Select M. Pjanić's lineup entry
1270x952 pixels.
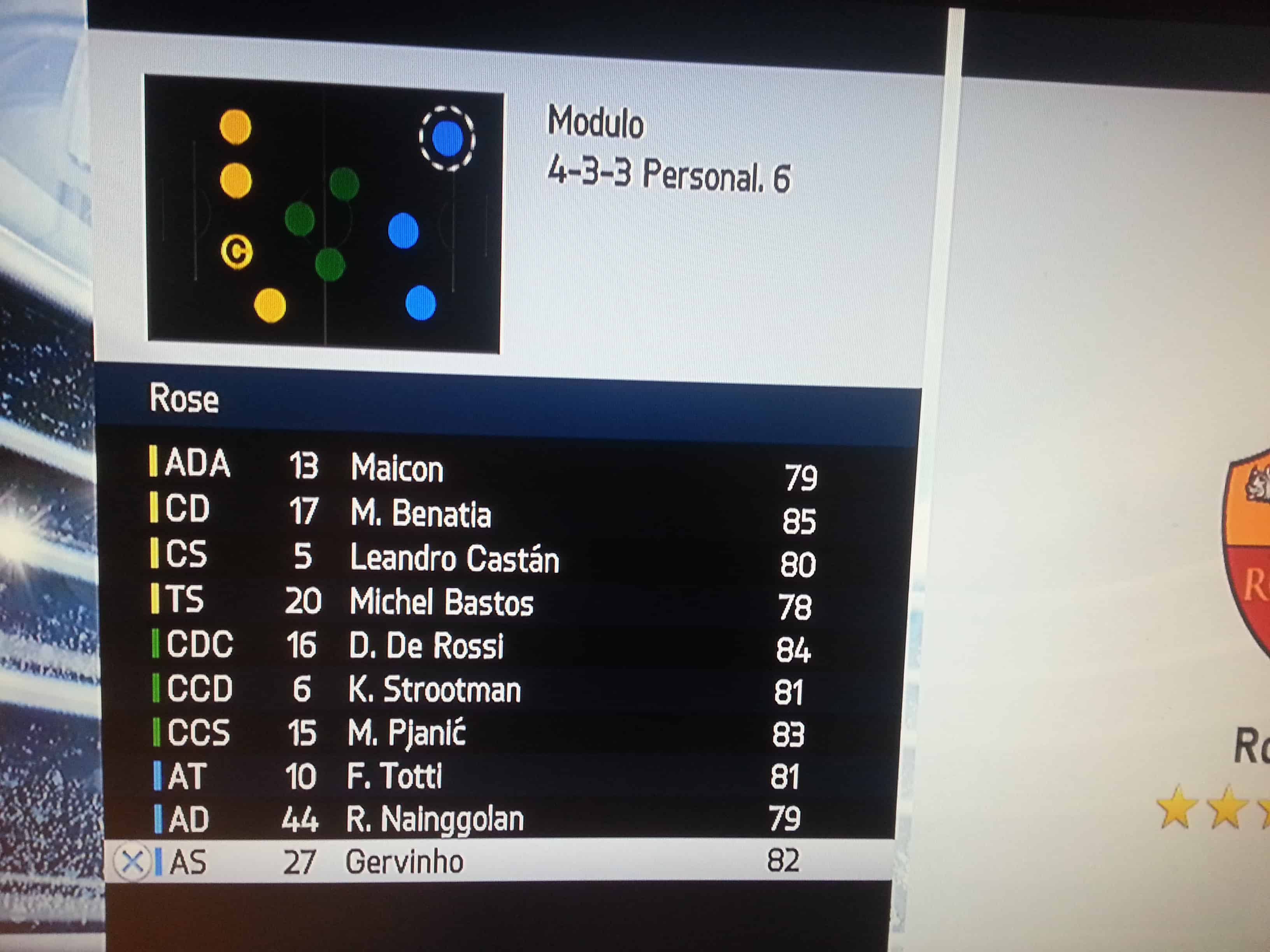[407, 733]
